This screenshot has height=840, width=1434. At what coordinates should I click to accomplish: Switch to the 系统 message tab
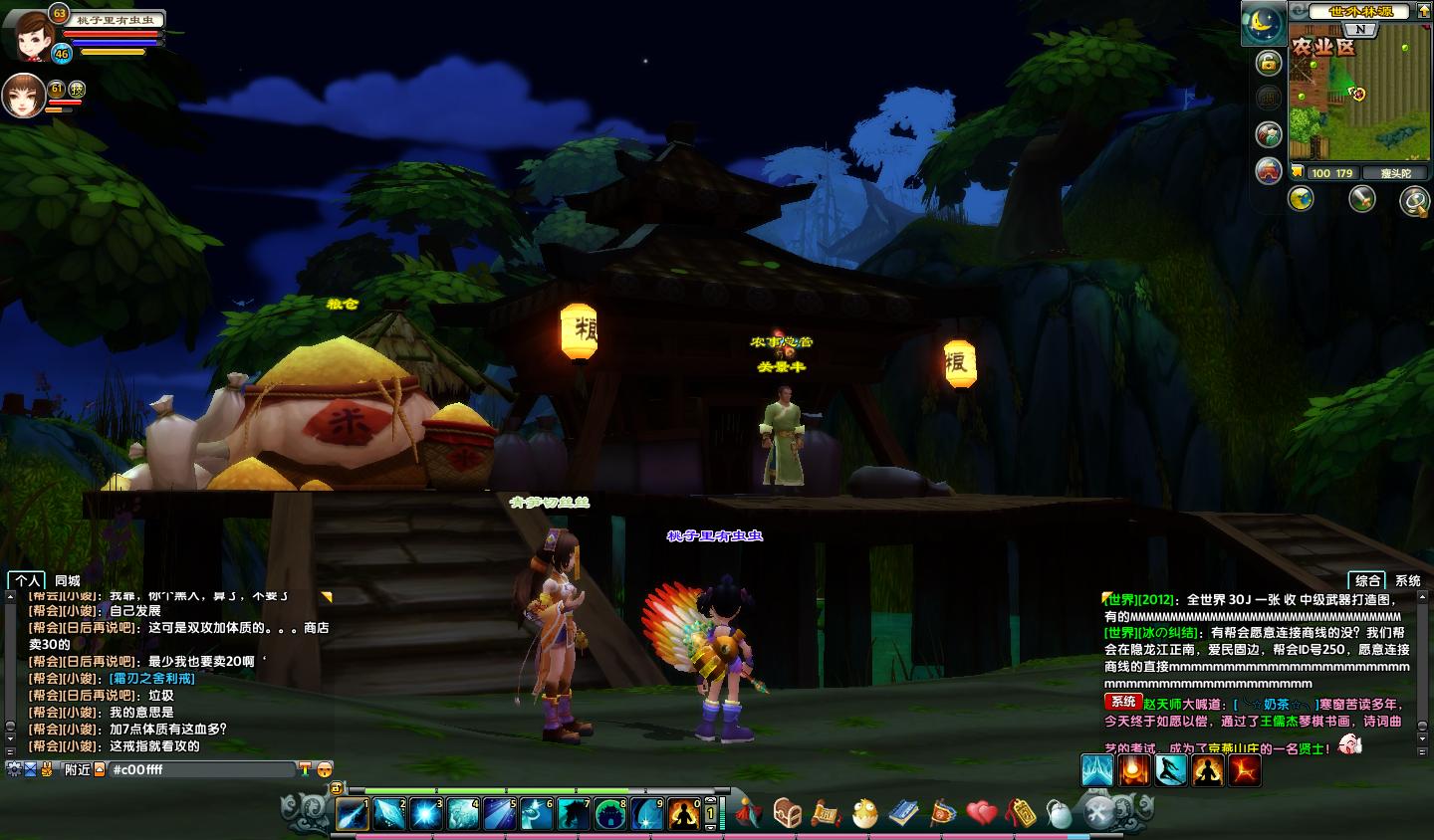(x=1407, y=580)
